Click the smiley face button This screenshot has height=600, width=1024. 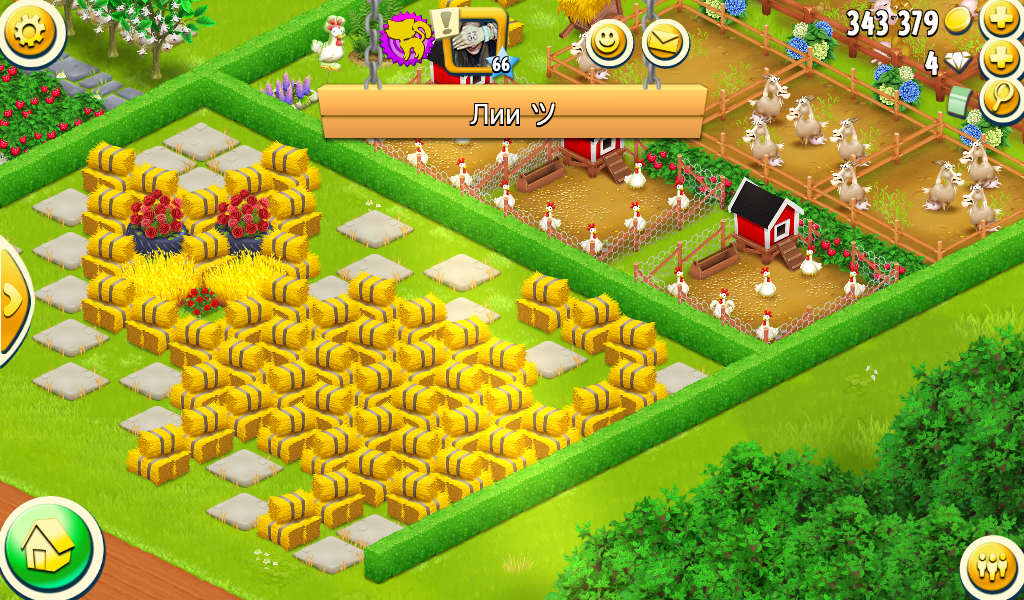608,43
